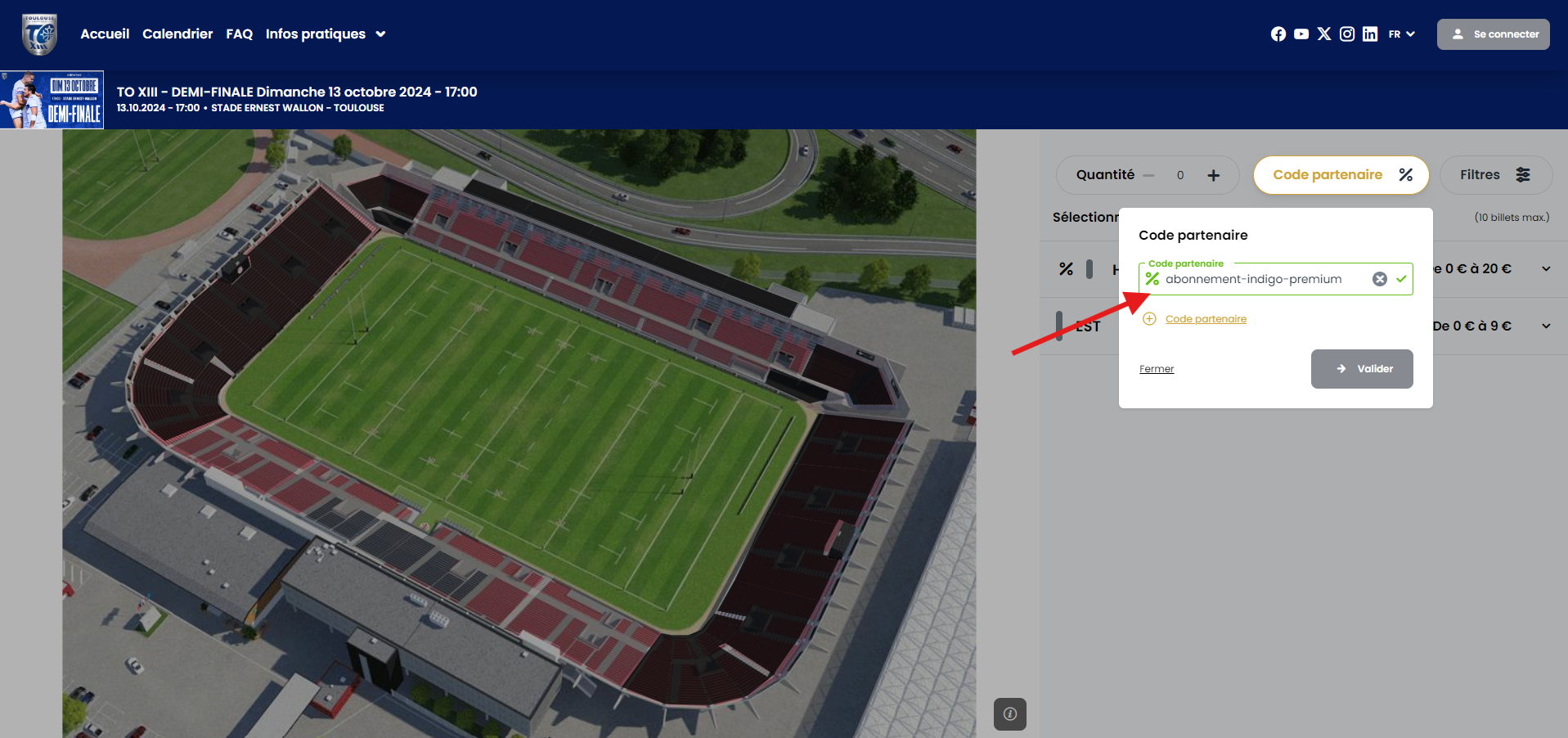Visit the Facebook page icon
1568x738 pixels.
[x=1278, y=34]
